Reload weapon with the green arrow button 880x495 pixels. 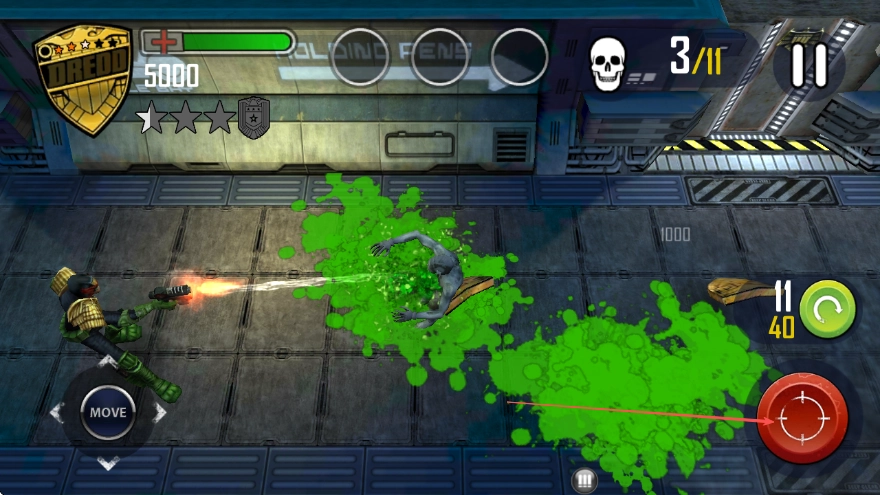827,307
